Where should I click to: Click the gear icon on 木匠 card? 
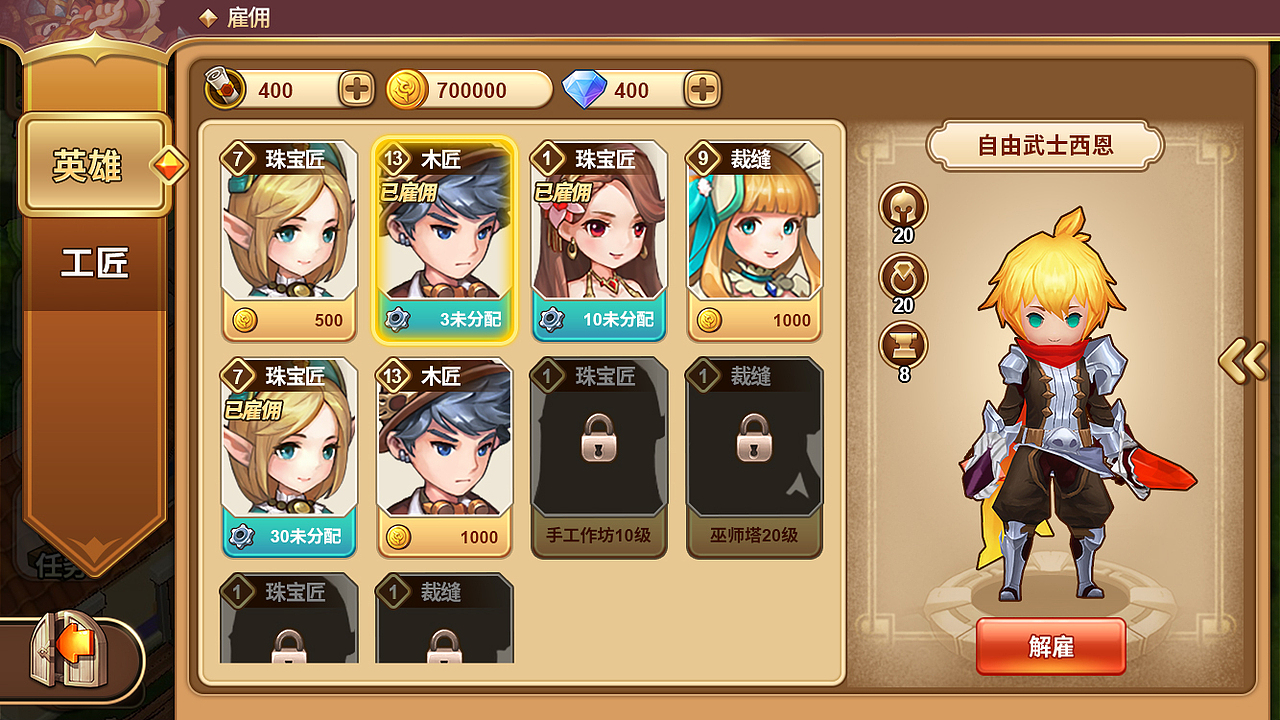tap(399, 319)
